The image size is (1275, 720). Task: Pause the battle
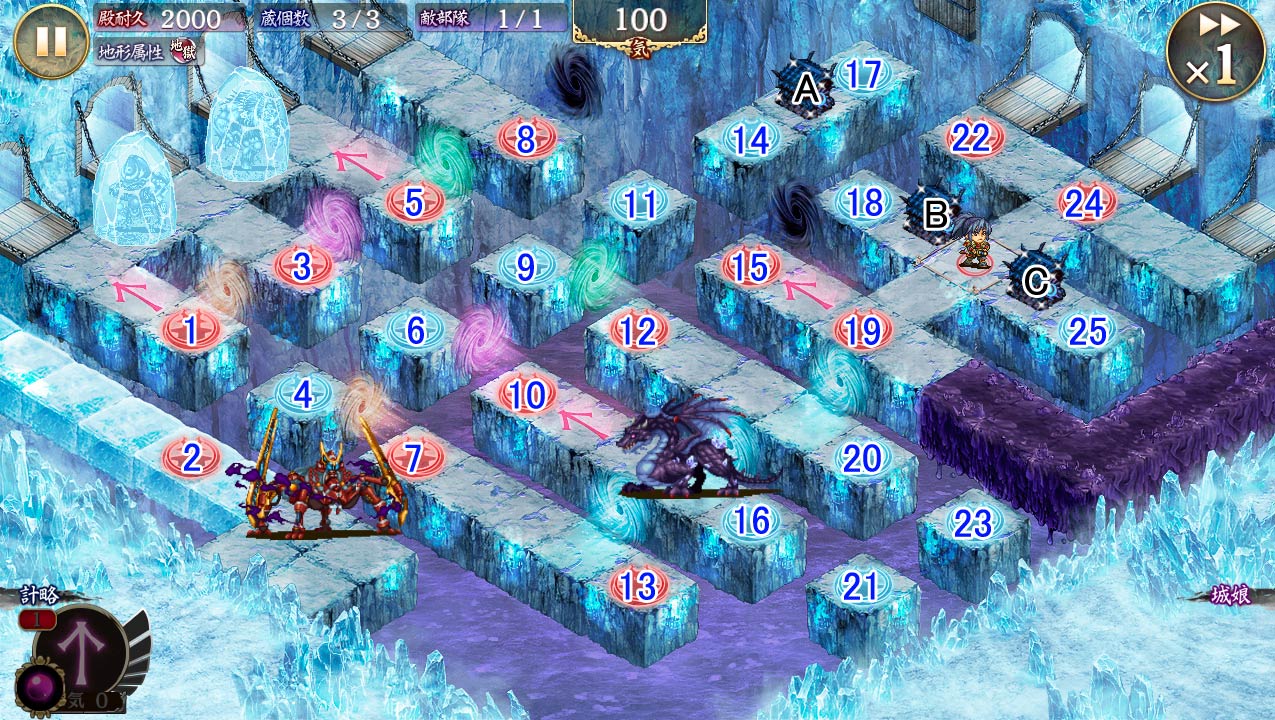pyautogui.click(x=51, y=41)
